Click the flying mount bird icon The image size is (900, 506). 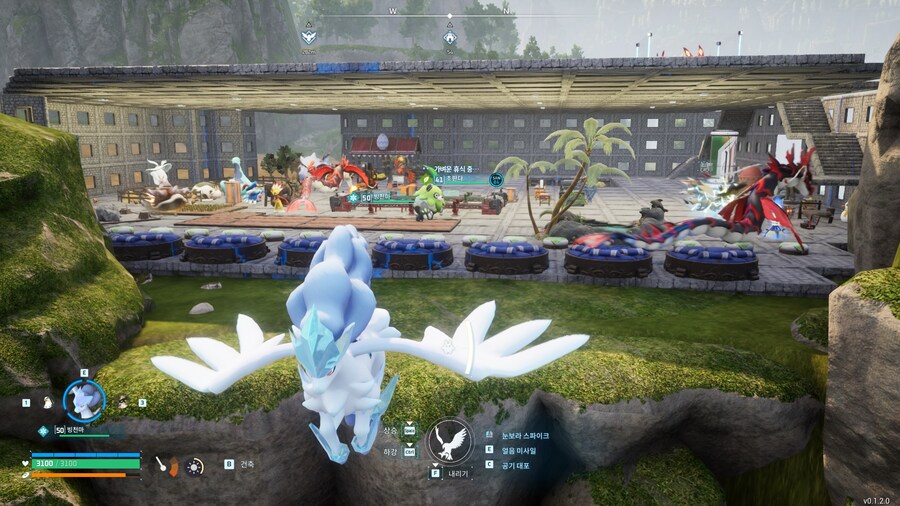click(449, 441)
